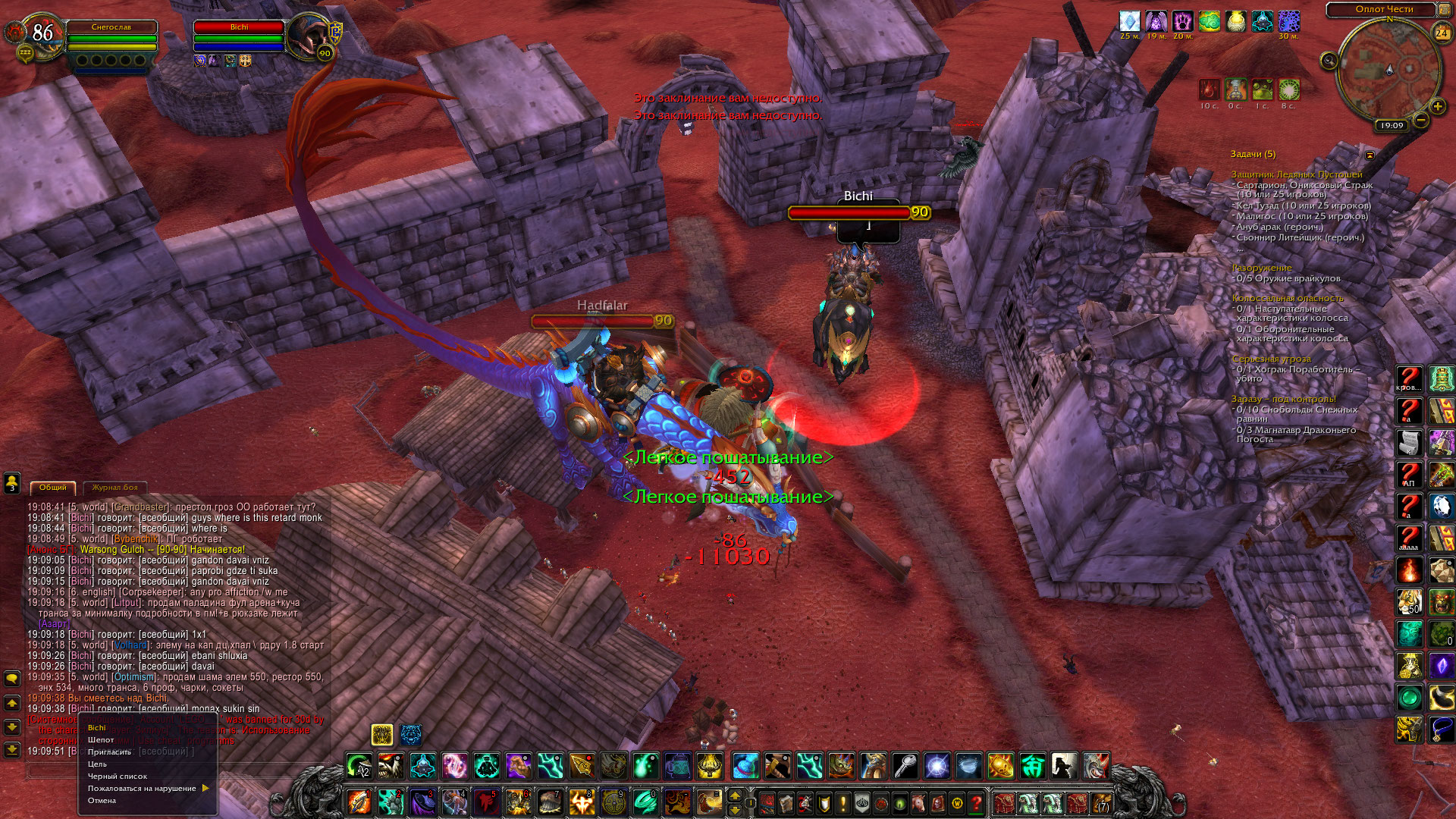Choose "Шепот" in the player context menu

click(101, 739)
